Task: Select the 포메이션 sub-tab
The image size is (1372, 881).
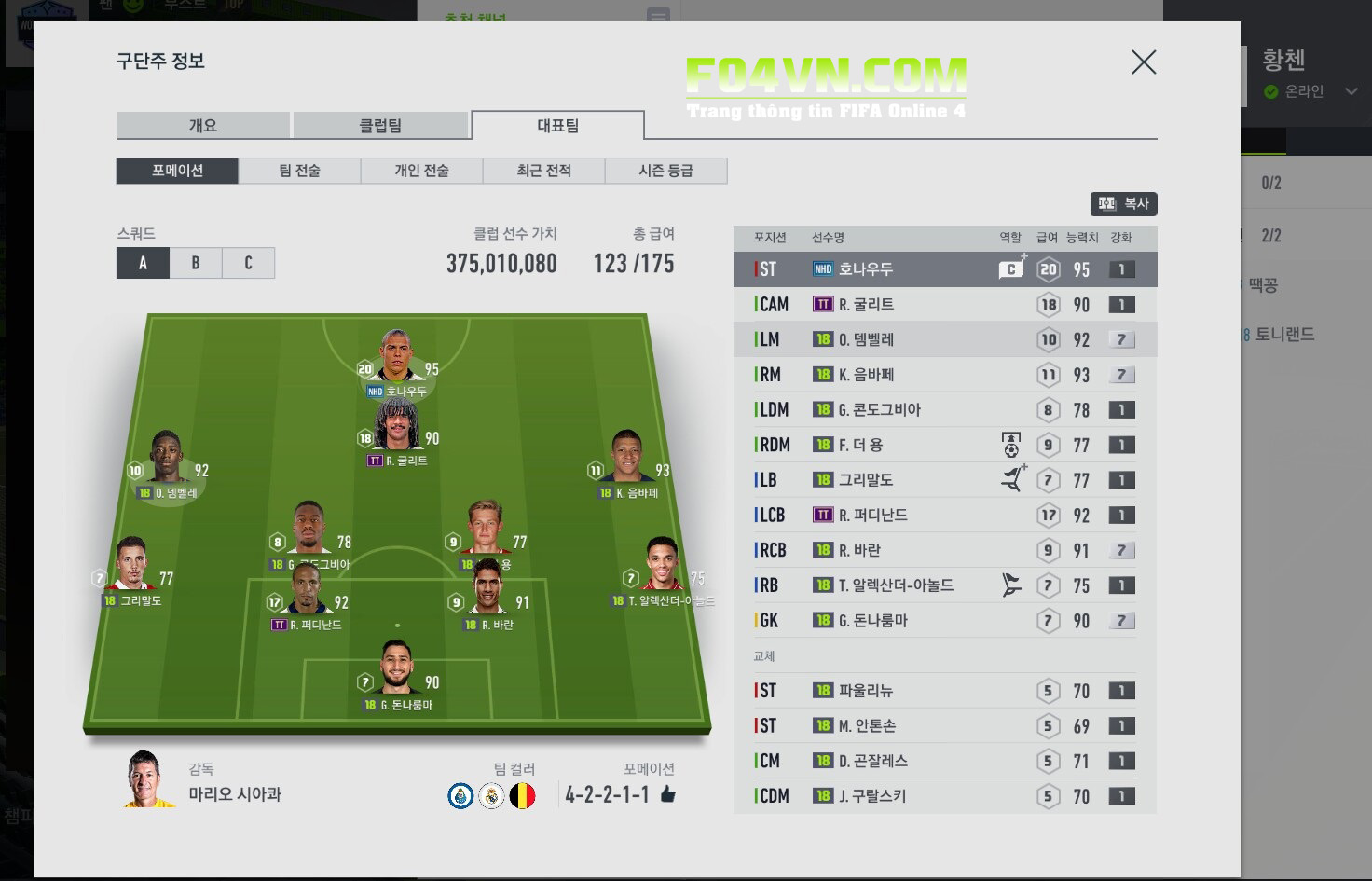Action: 177,171
